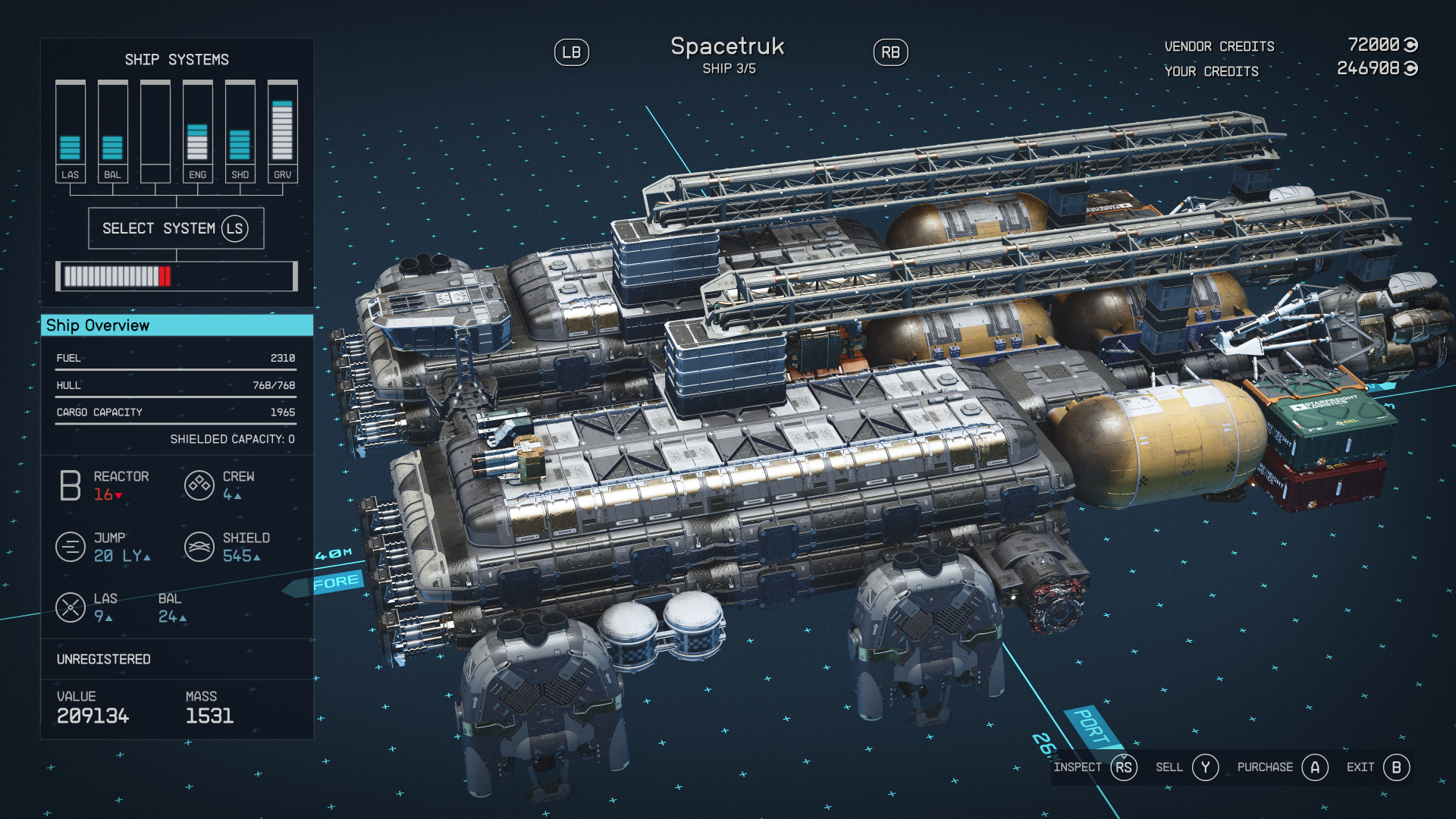Toggle the SHD shield system gauge
1456x819 pixels.
pos(240,125)
